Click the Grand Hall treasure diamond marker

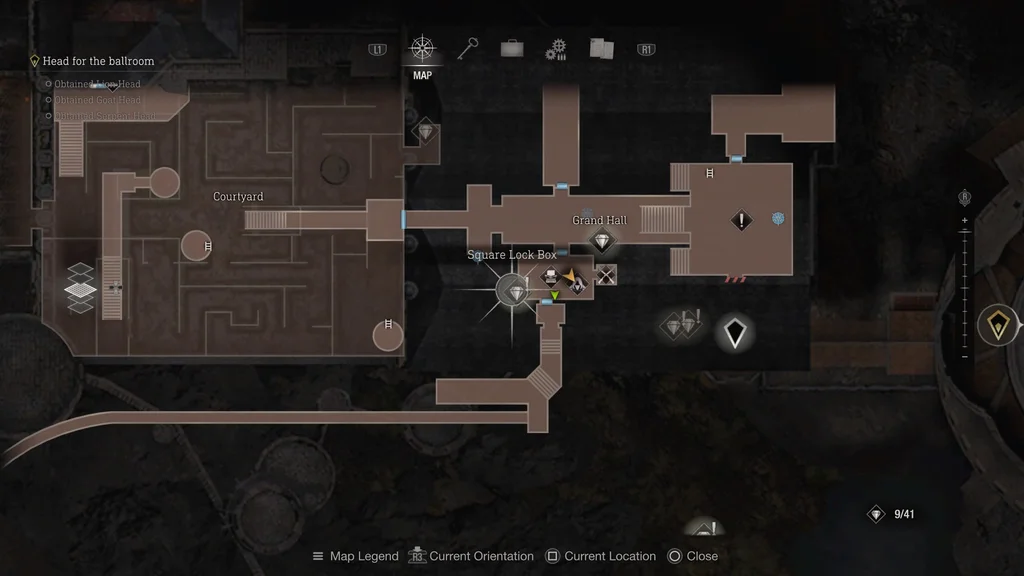pos(601,241)
